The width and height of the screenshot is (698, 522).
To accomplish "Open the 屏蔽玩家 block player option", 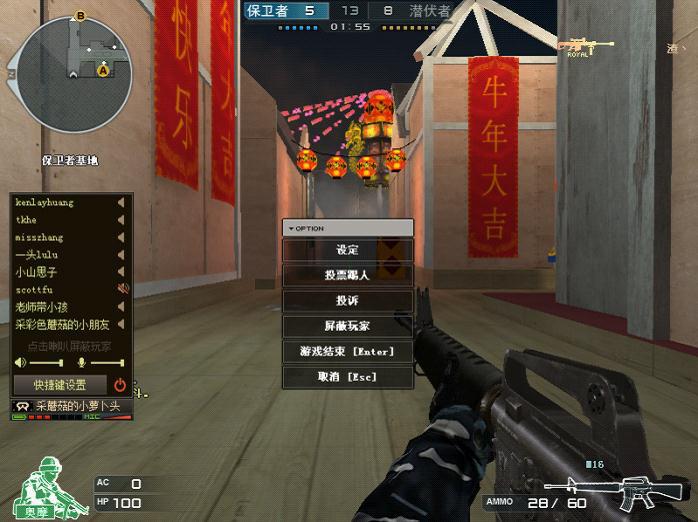I will (347, 326).
